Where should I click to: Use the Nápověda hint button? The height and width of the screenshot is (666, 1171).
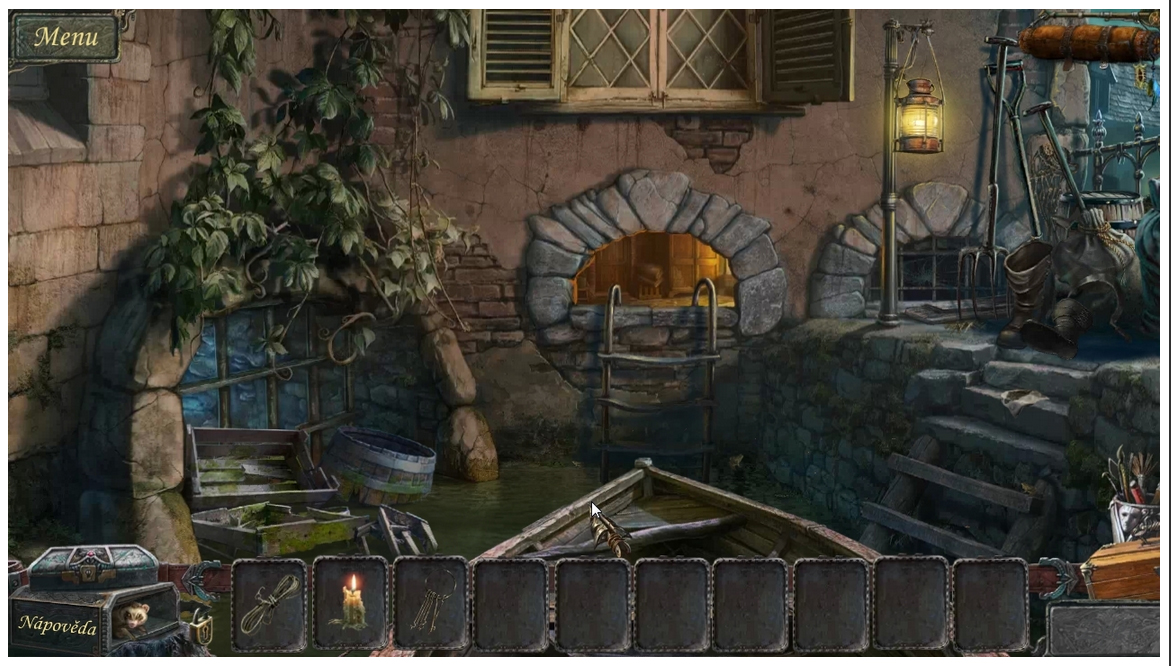[57, 625]
